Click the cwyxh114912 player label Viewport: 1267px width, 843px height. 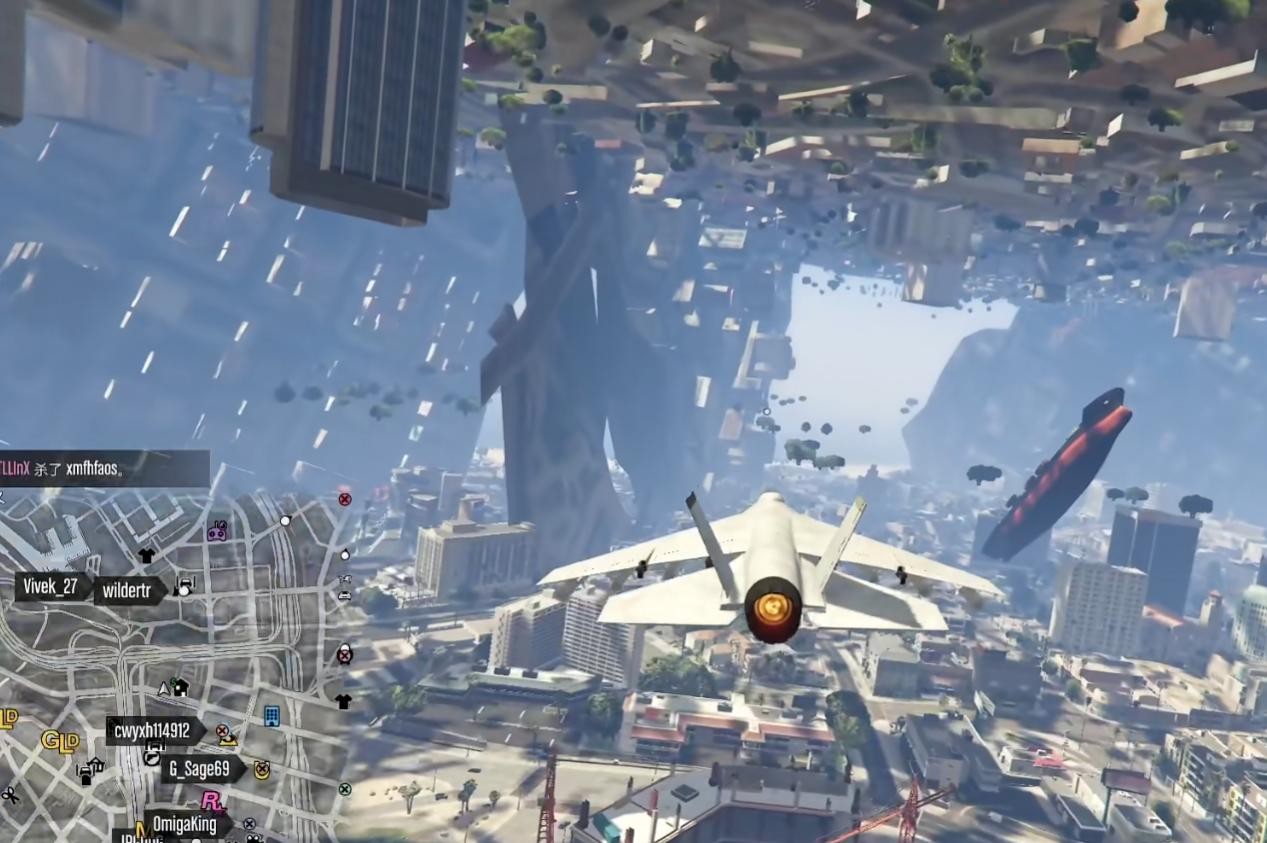point(152,731)
